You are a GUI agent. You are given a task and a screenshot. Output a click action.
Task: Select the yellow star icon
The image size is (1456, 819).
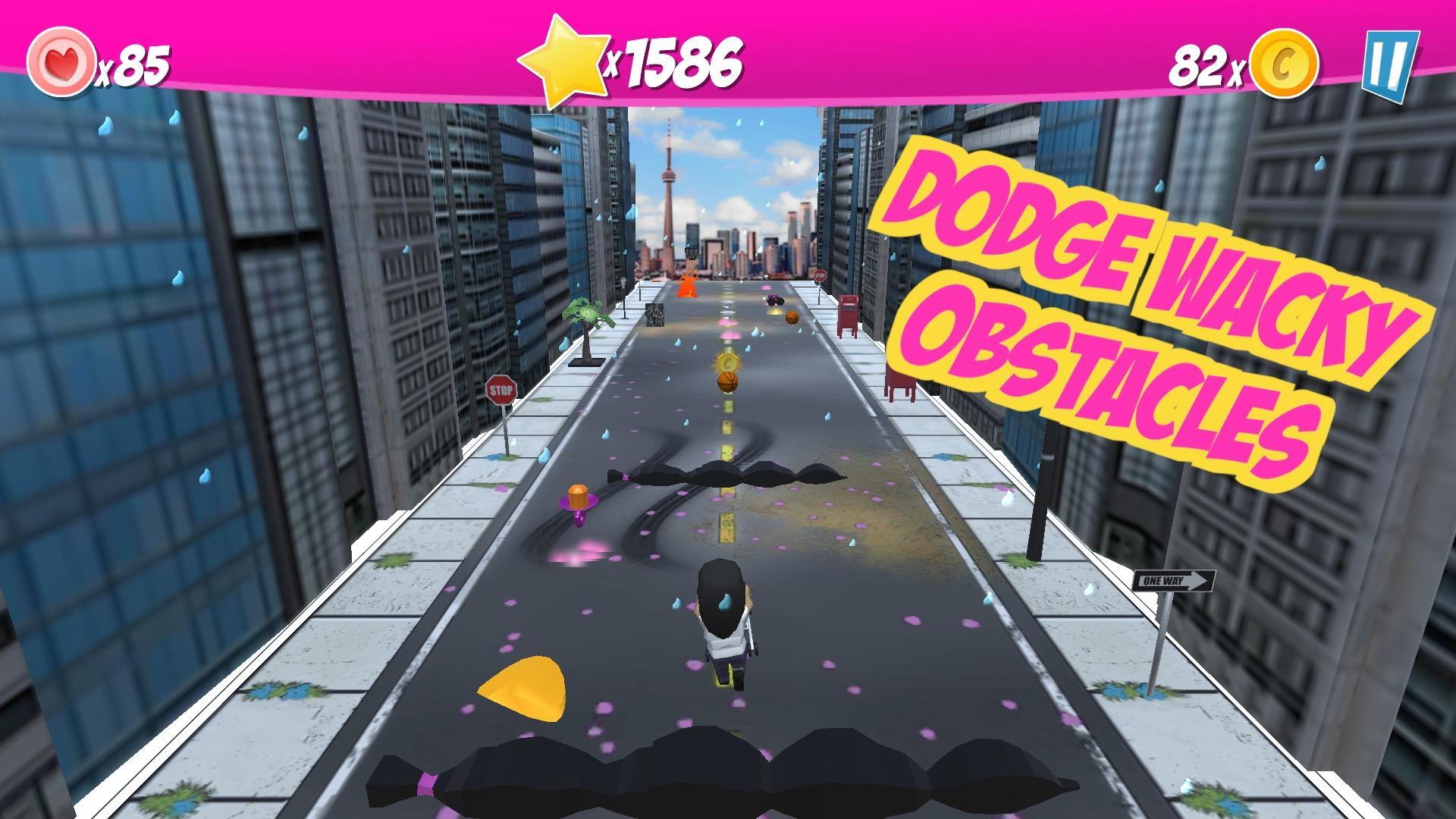(x=565, y=57)
